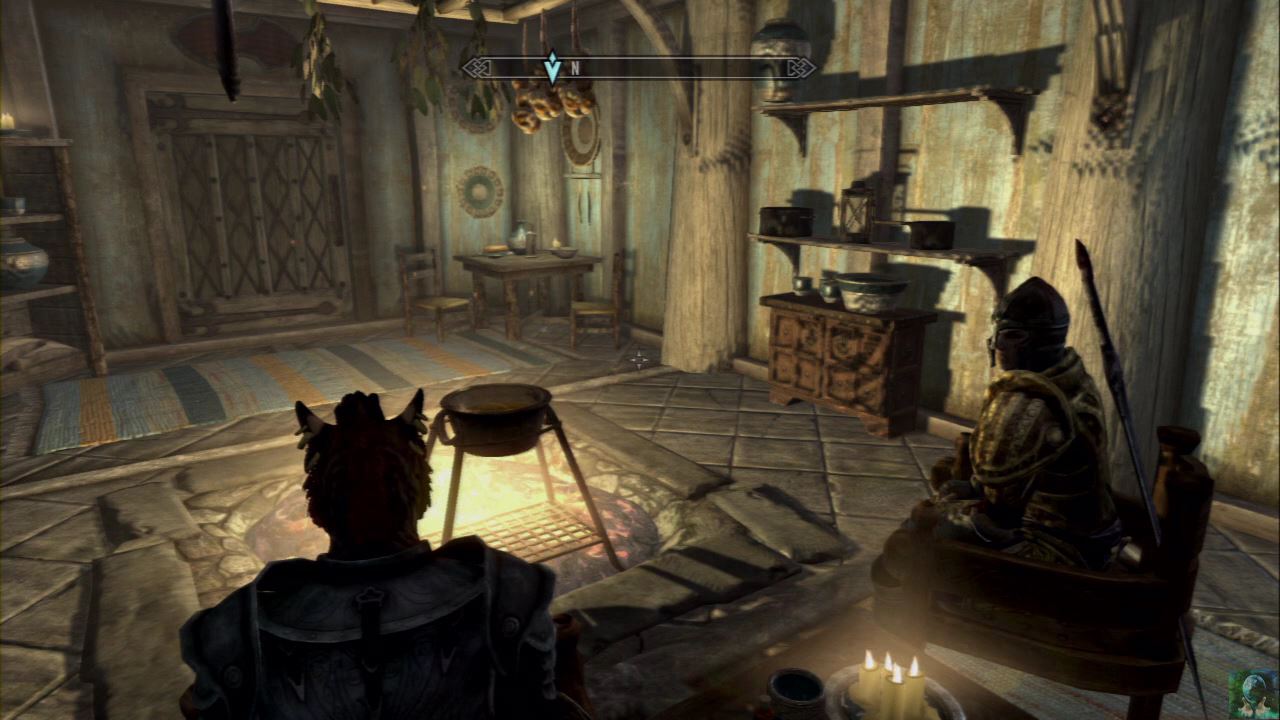Click the globe watermark icon in the corner
1280x720 pixels.
click(1253, 693)
